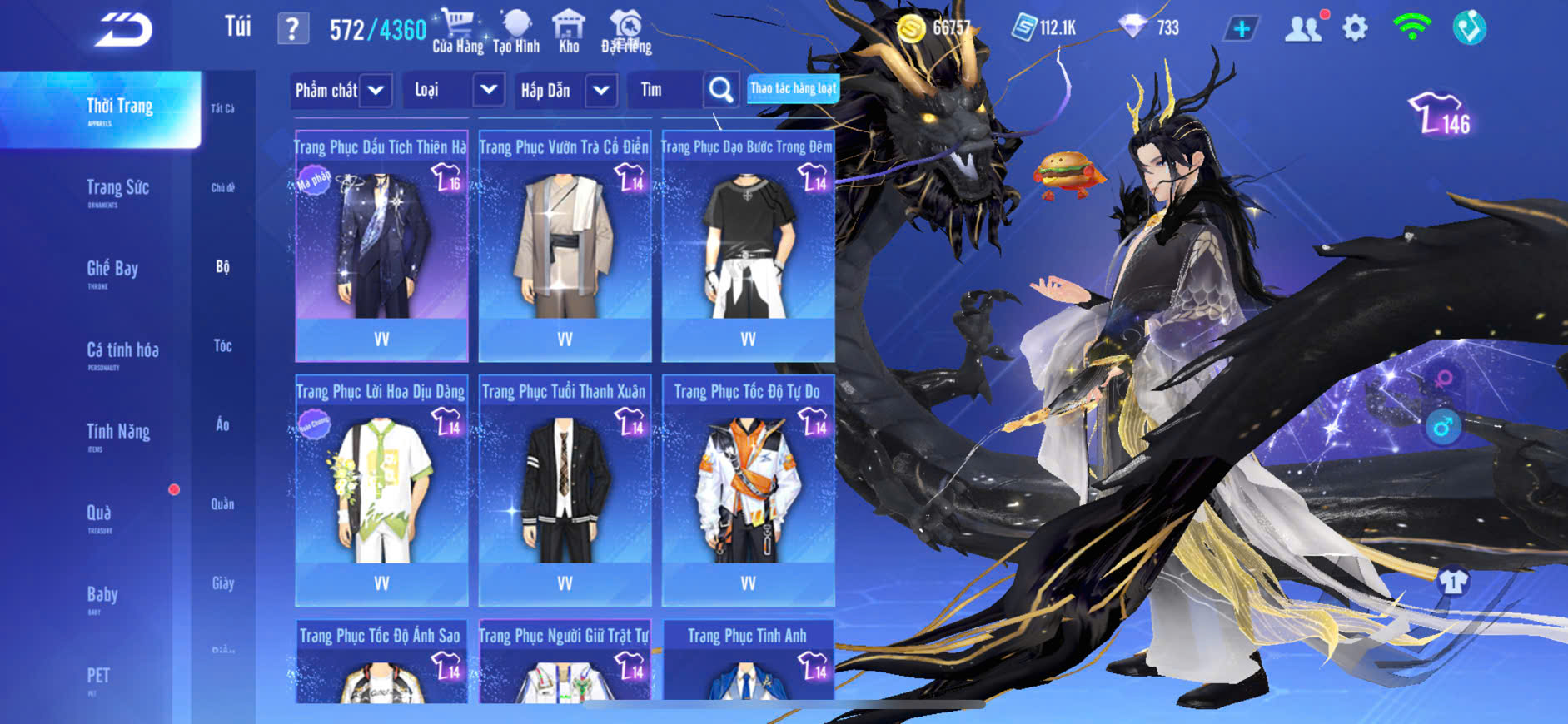Open the Kho storage icon
This screenshot has height=724, width=1568.
click(569, 32)
